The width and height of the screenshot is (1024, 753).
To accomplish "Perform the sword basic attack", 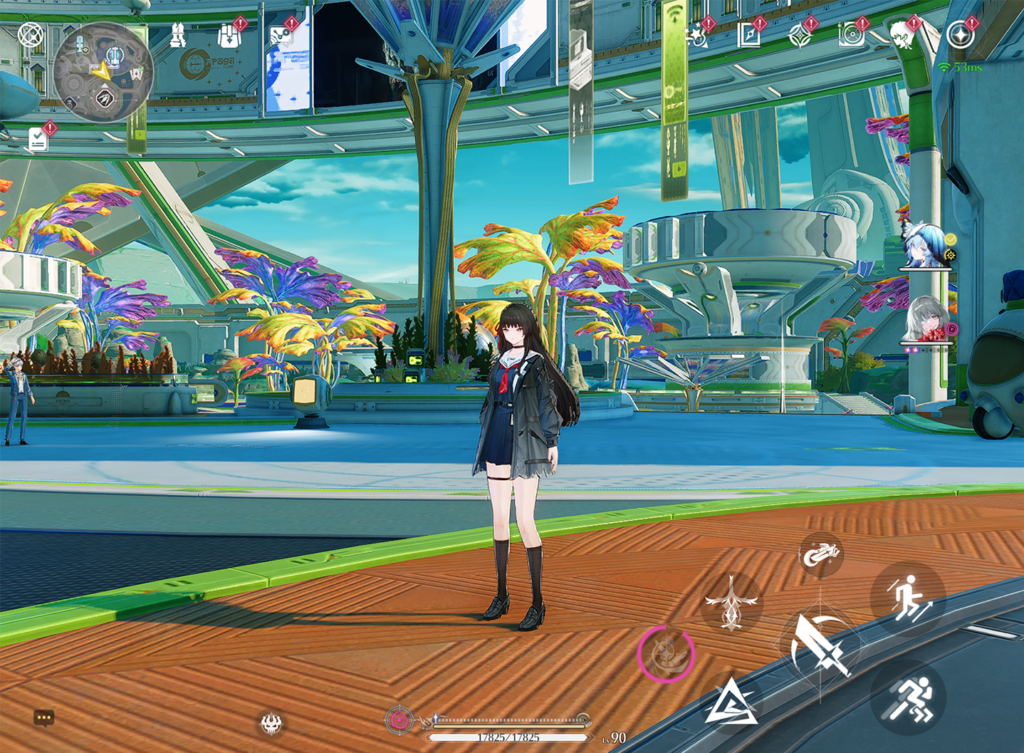I will tap(820, 645).
